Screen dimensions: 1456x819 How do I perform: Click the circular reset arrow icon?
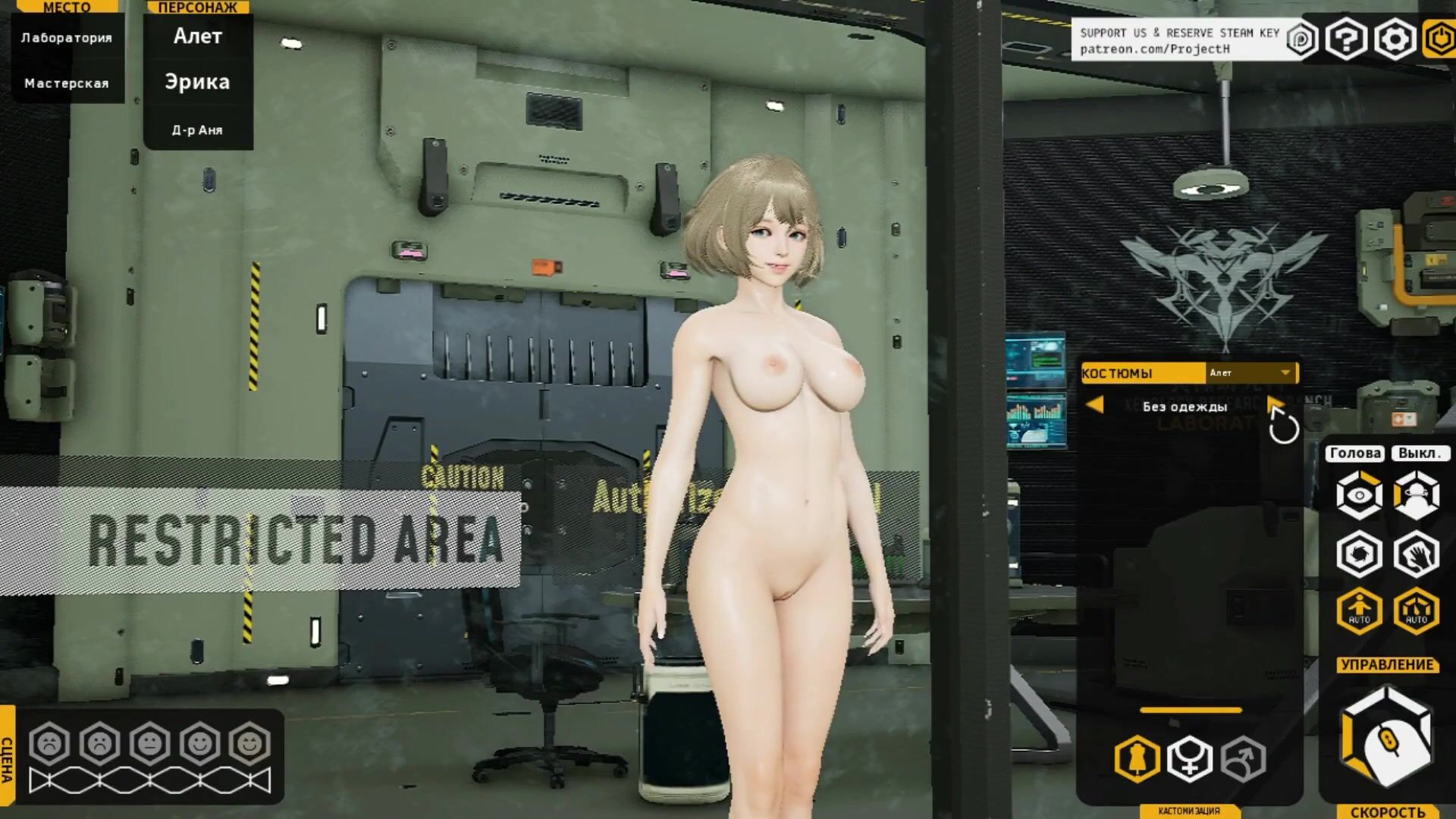point(1284,429)
